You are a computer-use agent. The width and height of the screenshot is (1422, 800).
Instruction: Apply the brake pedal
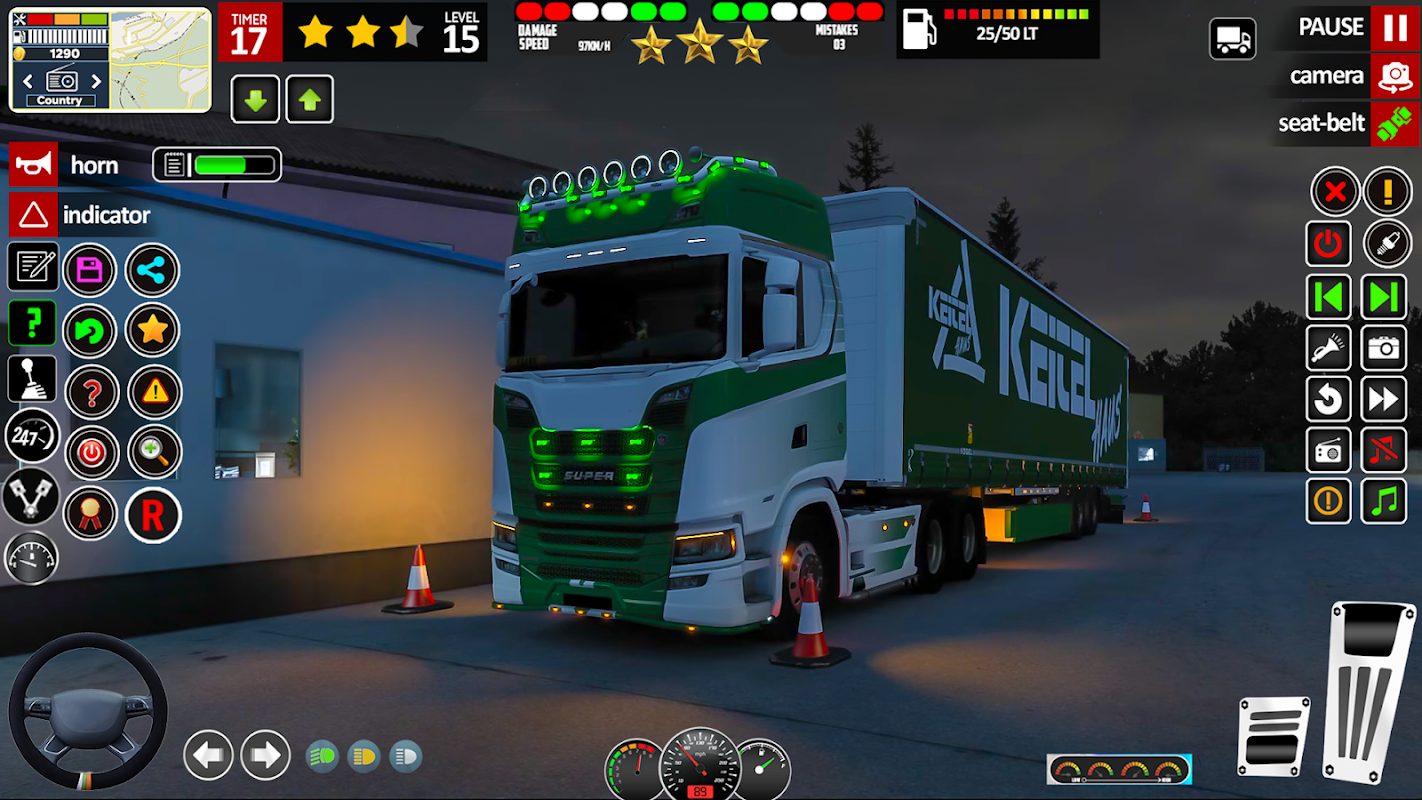pyautogui.click(x=1273, y=735)
